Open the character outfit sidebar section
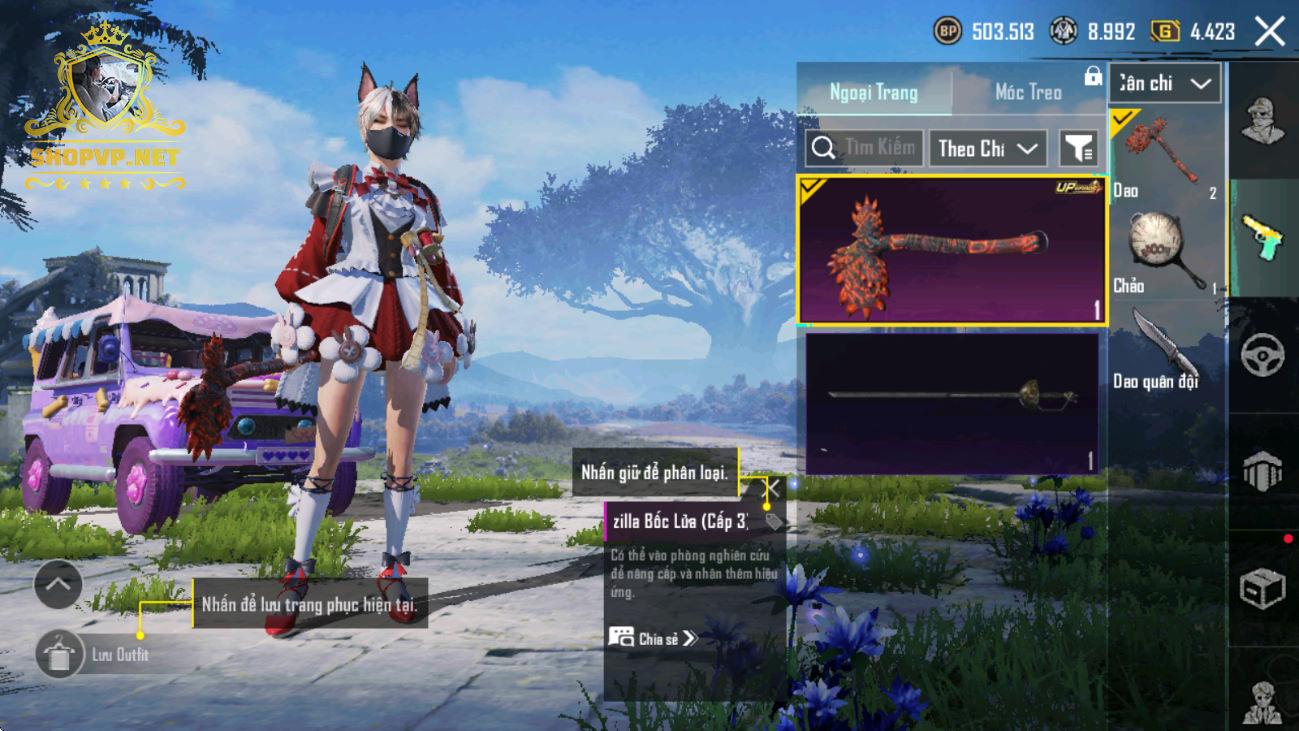This screenshot has width=1299, height=731. click(x=1262, y=122)
